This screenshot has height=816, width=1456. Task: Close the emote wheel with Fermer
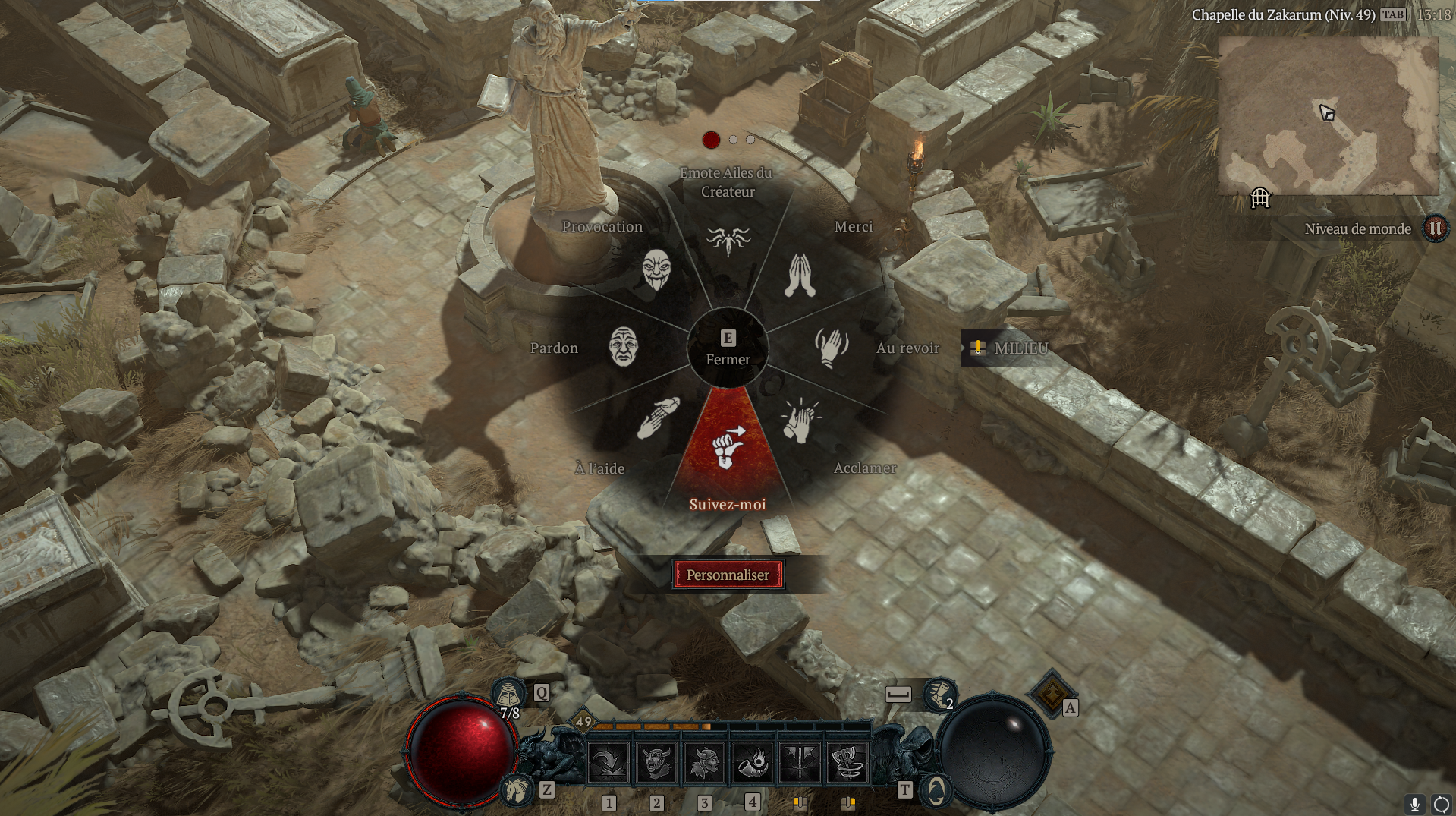[728, 348]
